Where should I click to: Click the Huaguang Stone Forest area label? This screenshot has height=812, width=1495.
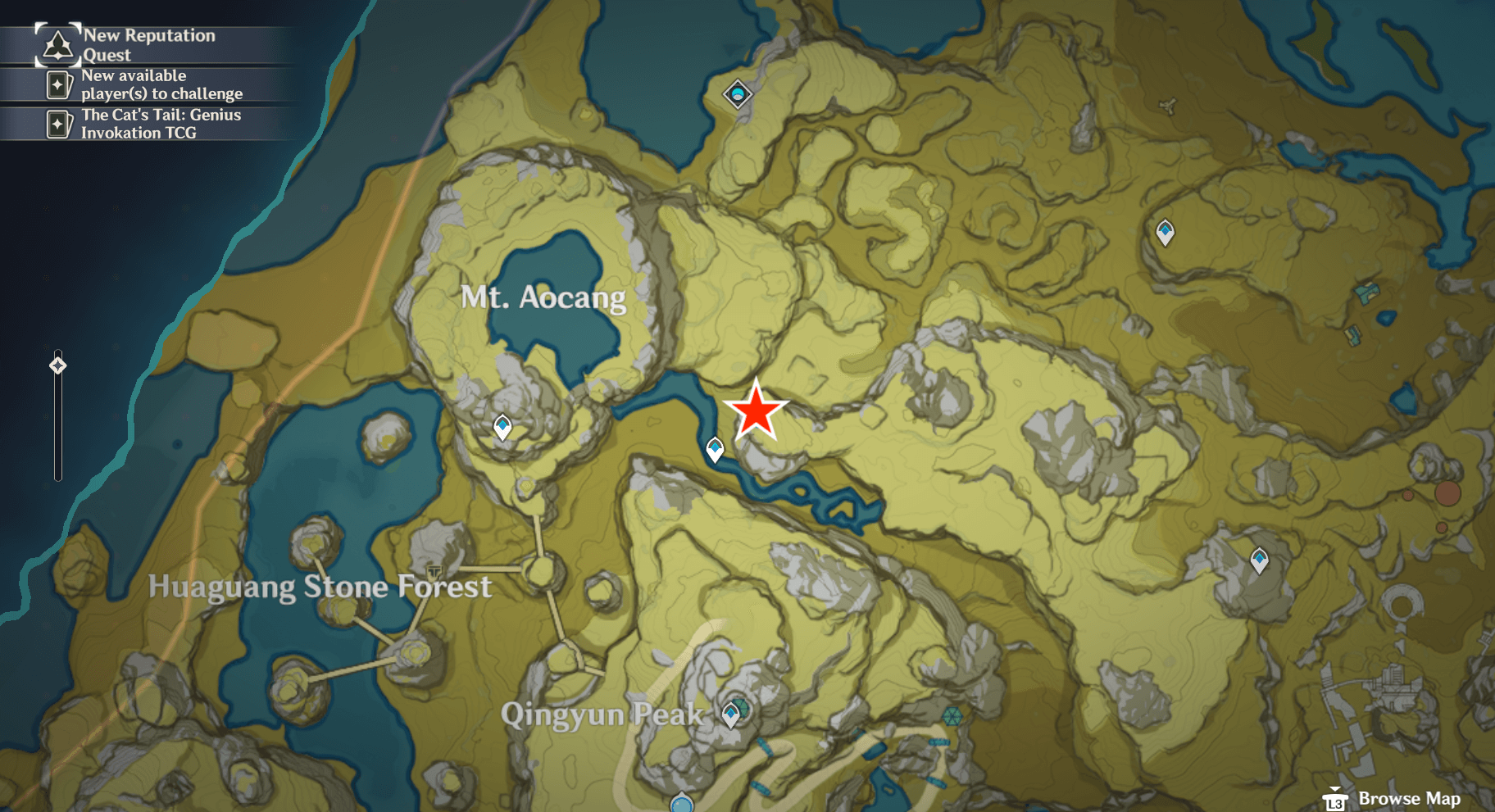tap(320, 587)
